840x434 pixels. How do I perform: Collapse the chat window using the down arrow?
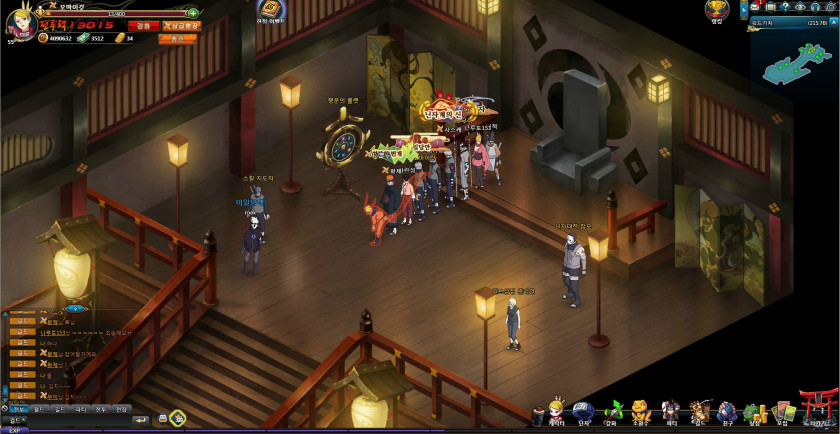pos(75,309)
